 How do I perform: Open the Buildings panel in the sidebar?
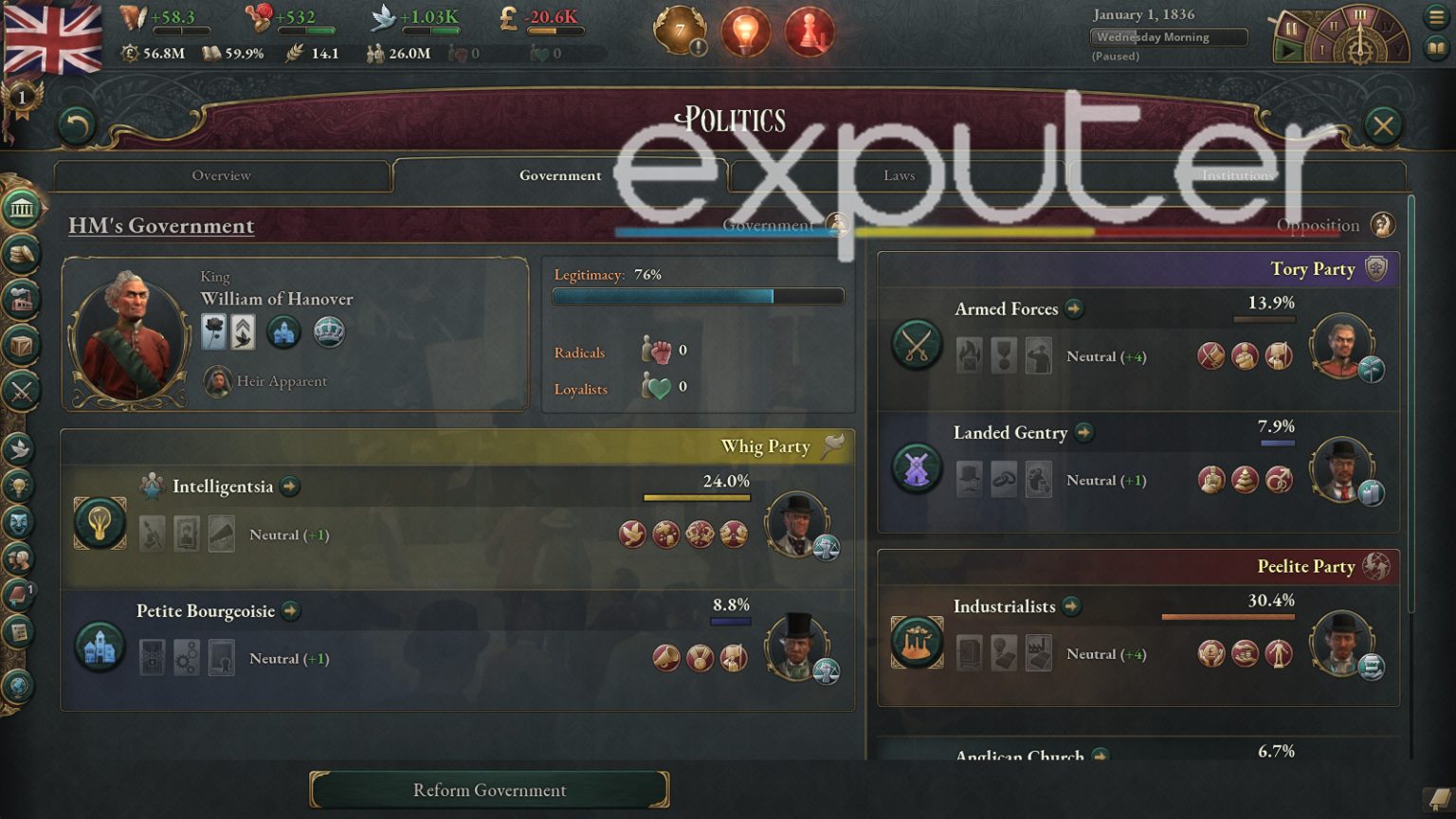[23, 299]
